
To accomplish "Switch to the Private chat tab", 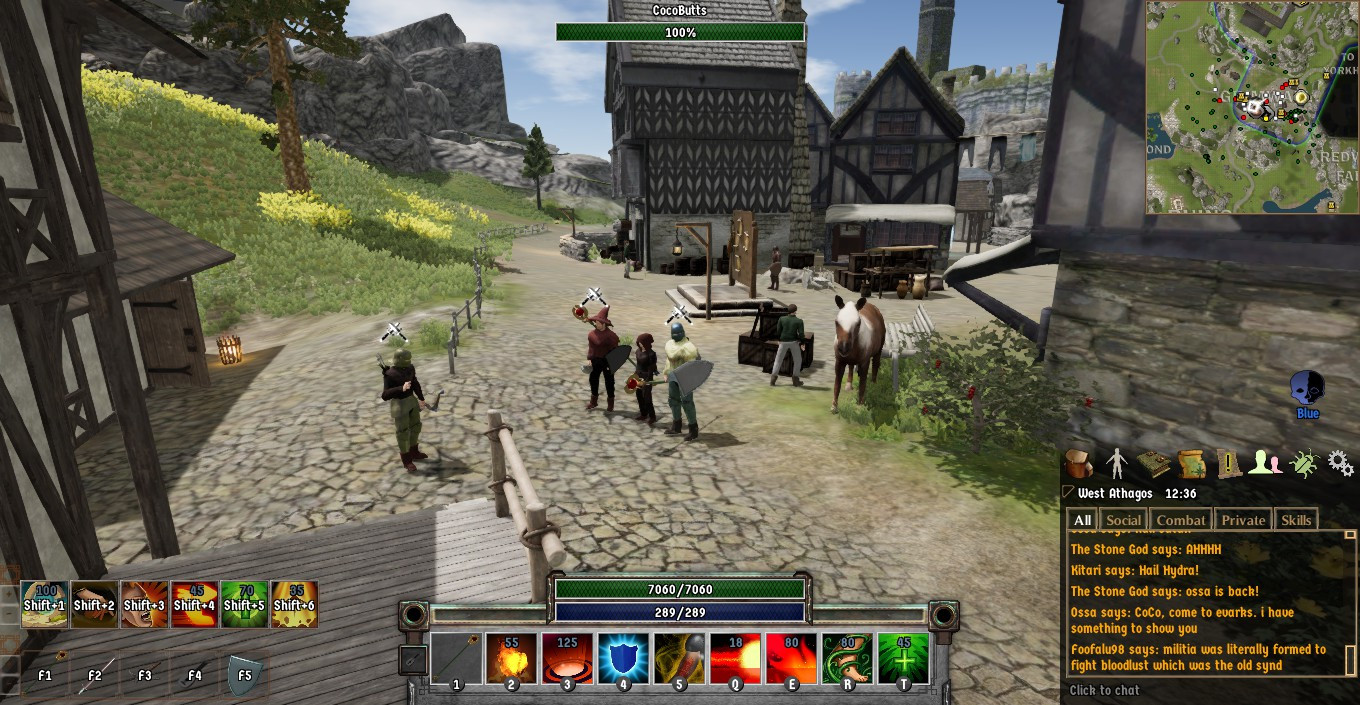I will pos(1243,520).
